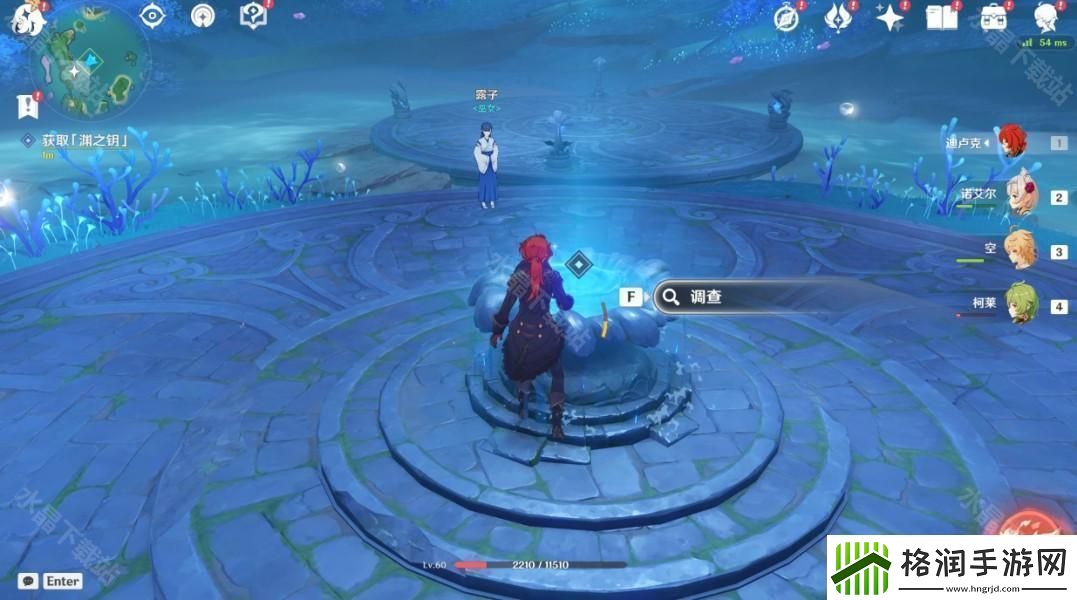Open the backpack inventory
Viewport: 1077px width, 600px height.
pos(993,16)
